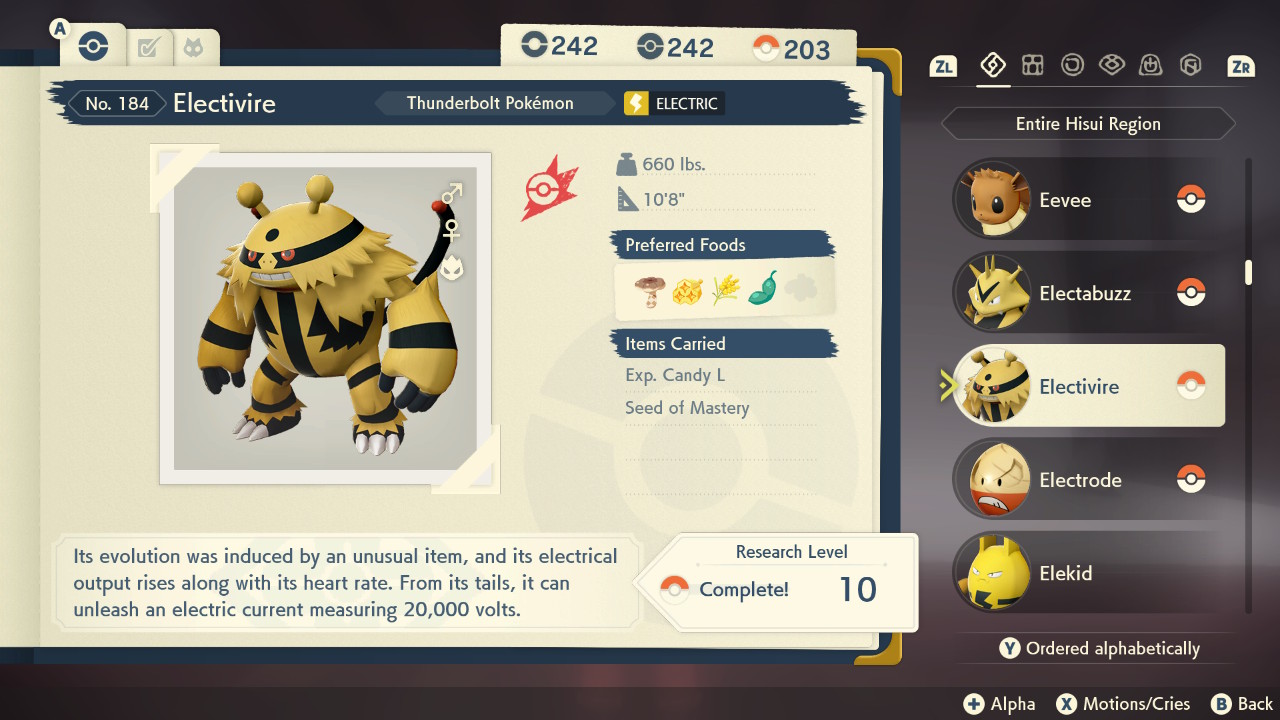Screen dimensions: 1280x720
Task: Open the bell-shaped region tab
Action: pos(1151,66)
